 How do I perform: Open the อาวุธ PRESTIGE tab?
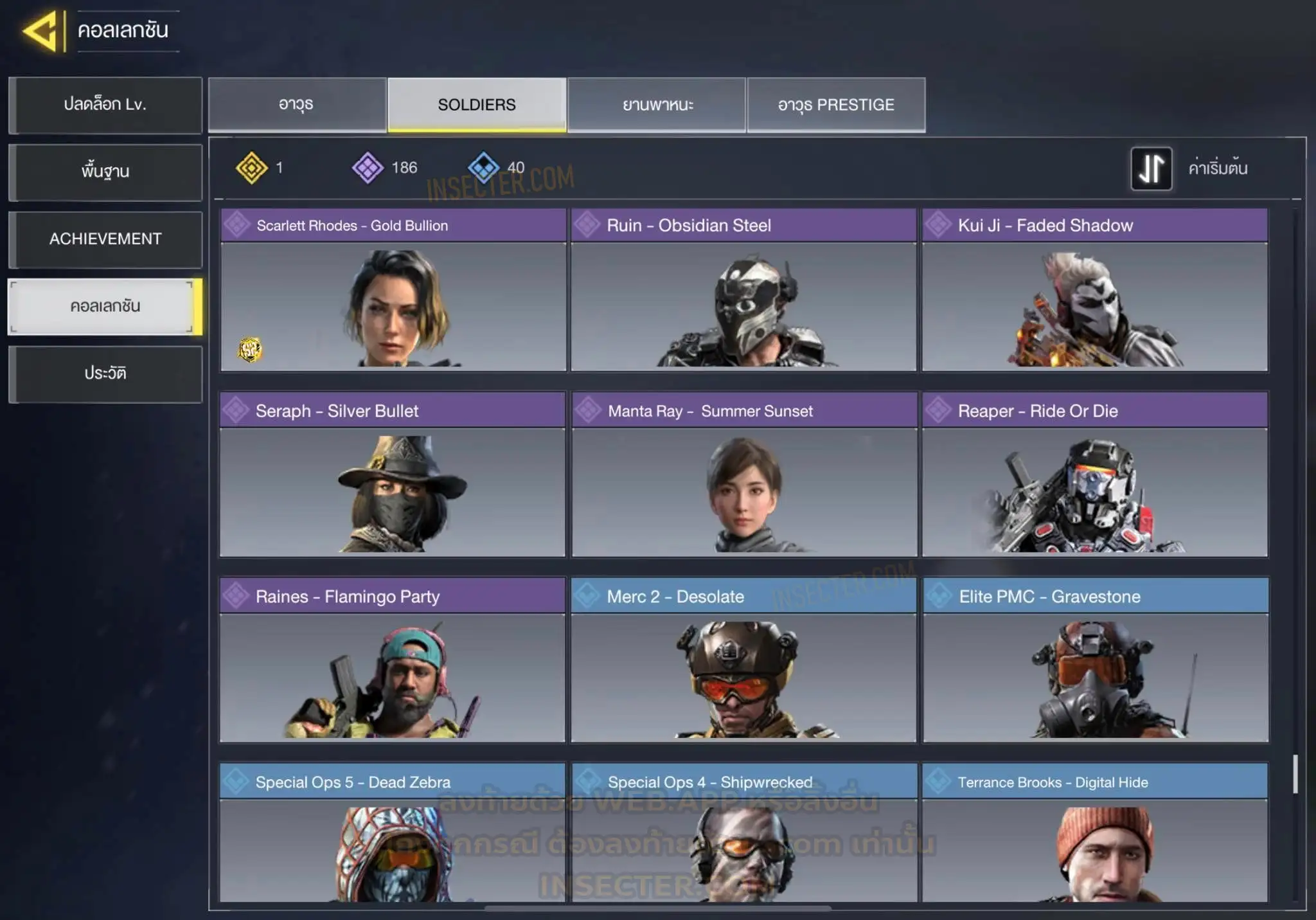click(836, 105)
